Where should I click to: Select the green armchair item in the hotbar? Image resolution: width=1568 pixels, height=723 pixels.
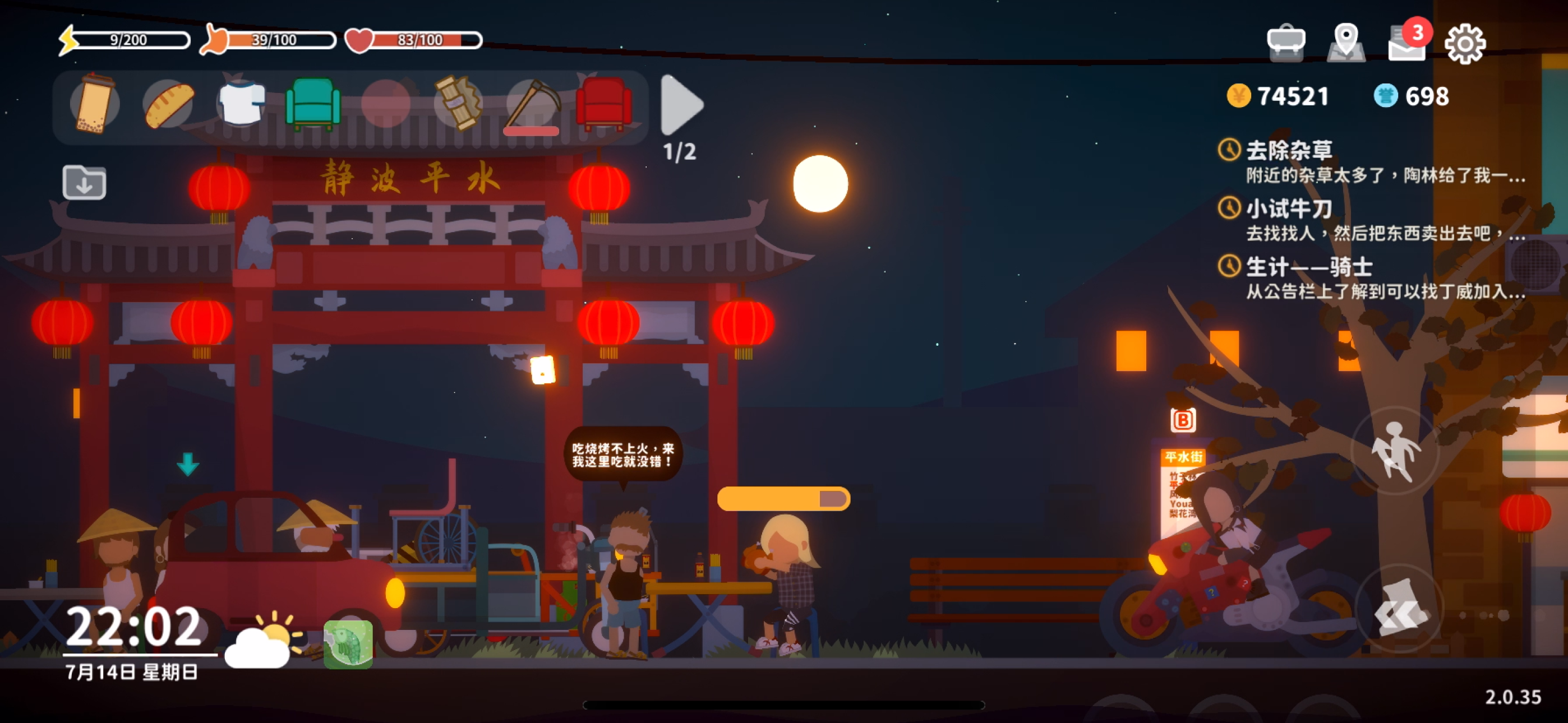coord(313,105)
